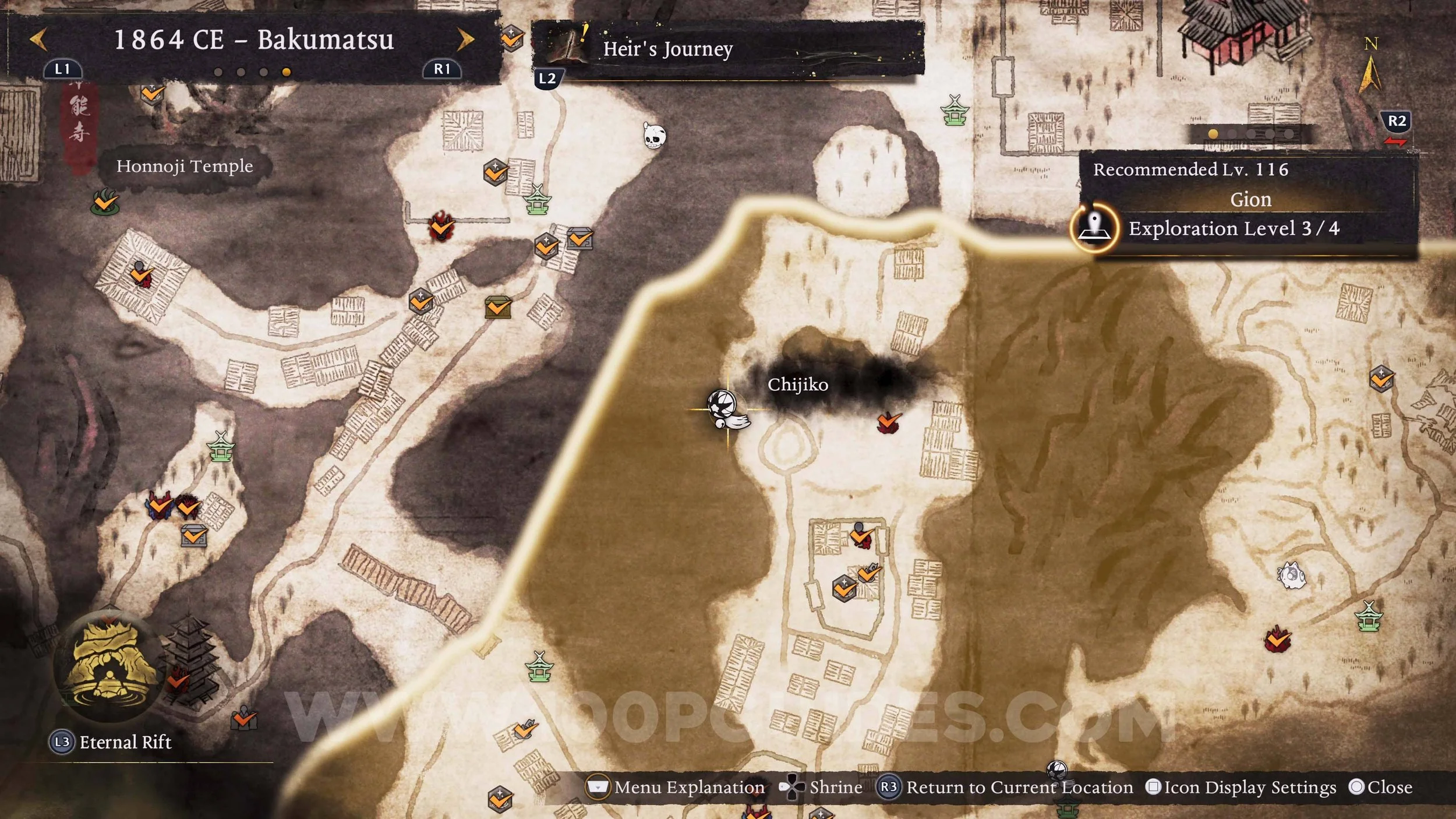Switch to the next era with right arrow
1456x819 pixels.
(x=465, y=40)
